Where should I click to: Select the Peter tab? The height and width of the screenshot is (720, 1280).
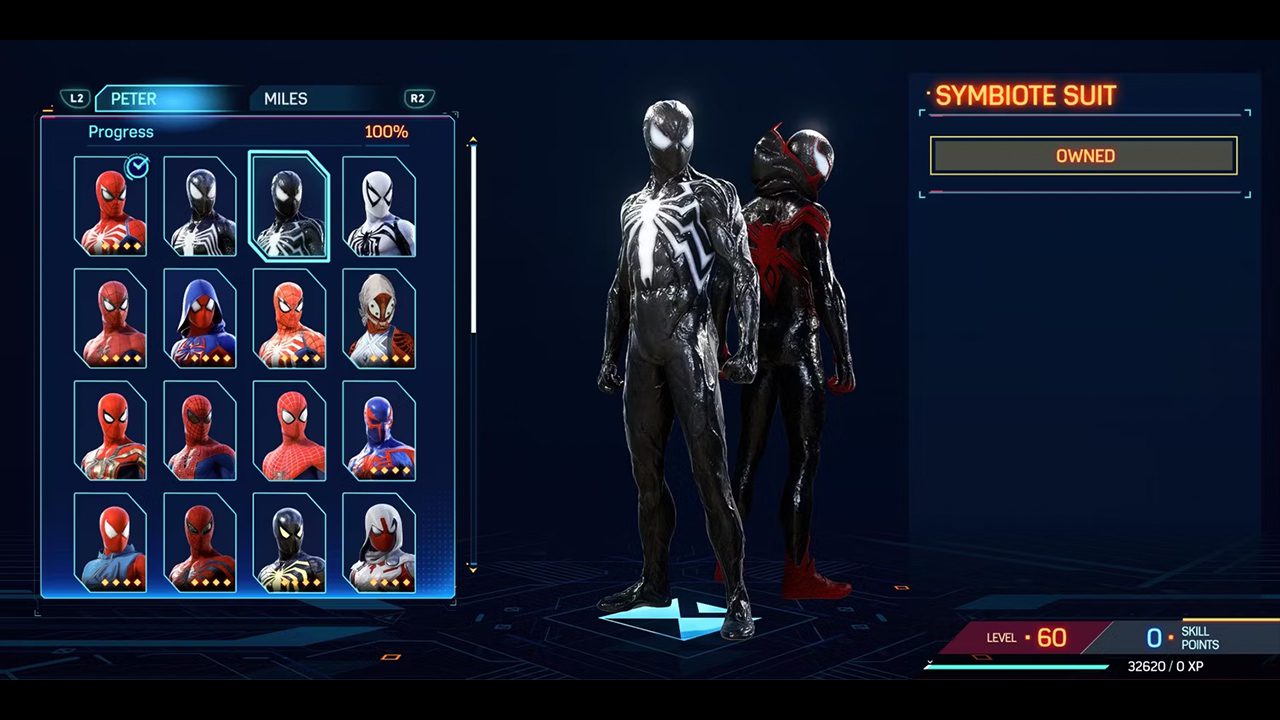click(x=134, y=99)
